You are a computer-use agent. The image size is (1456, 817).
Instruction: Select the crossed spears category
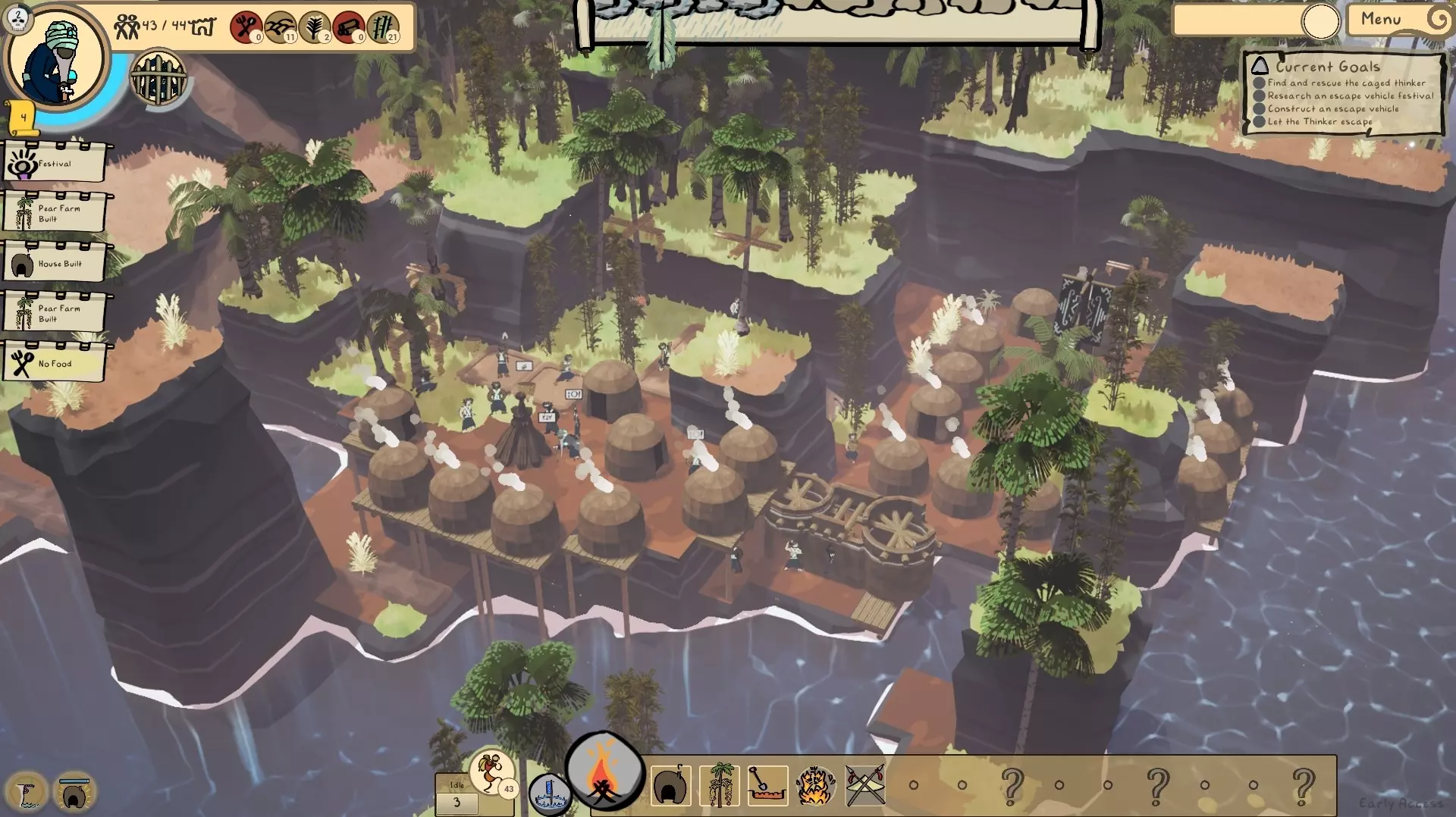tap(864, 786)
